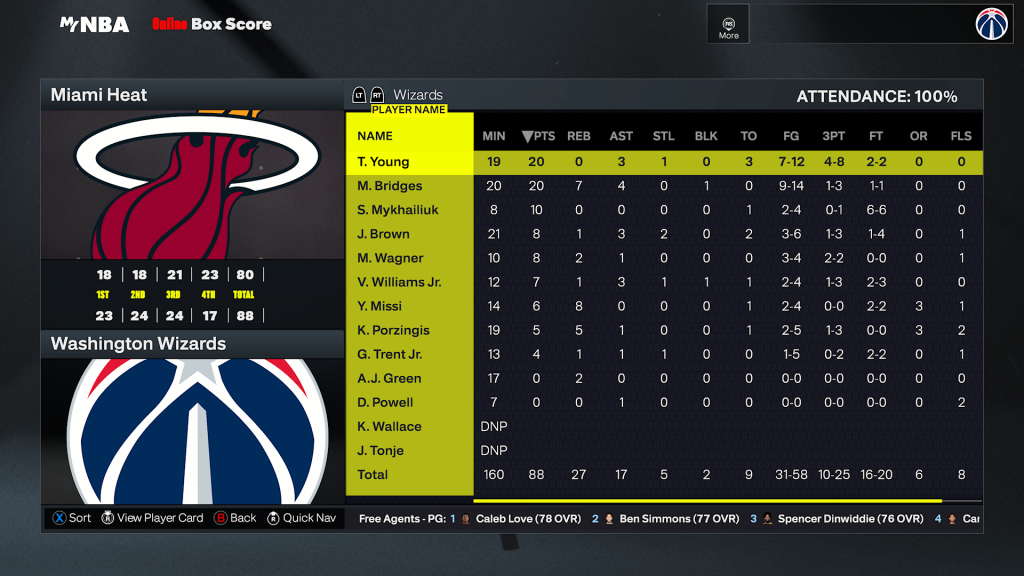Image resolution: width=1024 pixels, height=576 pixels.
Task: Highlight G. Trent Jr.'s row
Action: coord(390,354)
